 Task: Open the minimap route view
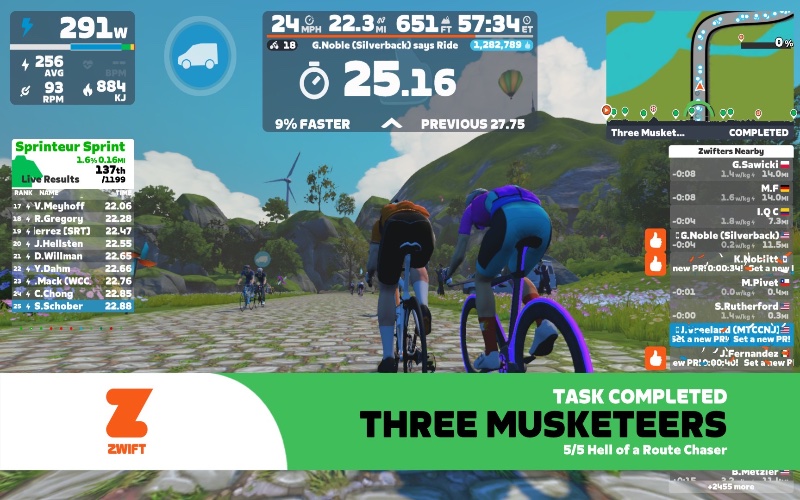point(698,62)
